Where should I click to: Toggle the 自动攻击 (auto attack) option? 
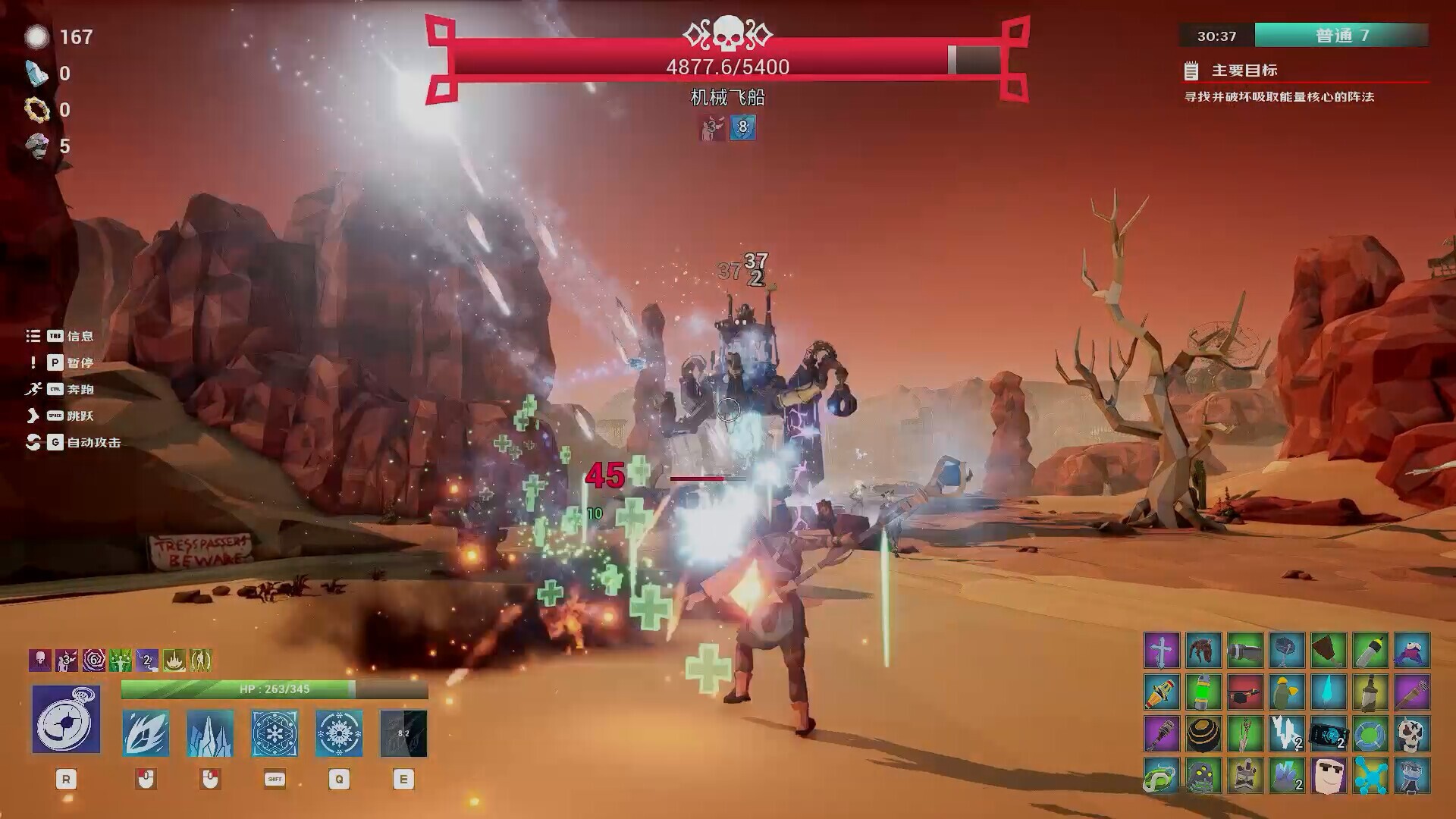click(93, 443)
